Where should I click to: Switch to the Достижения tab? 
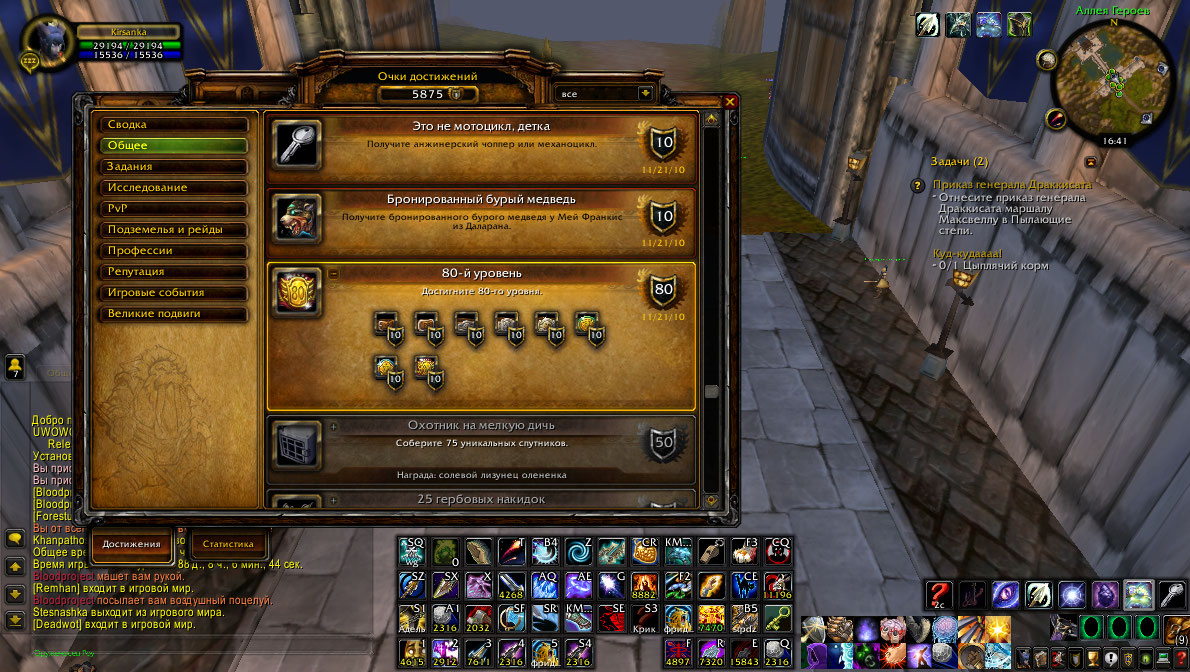[132, 544]
